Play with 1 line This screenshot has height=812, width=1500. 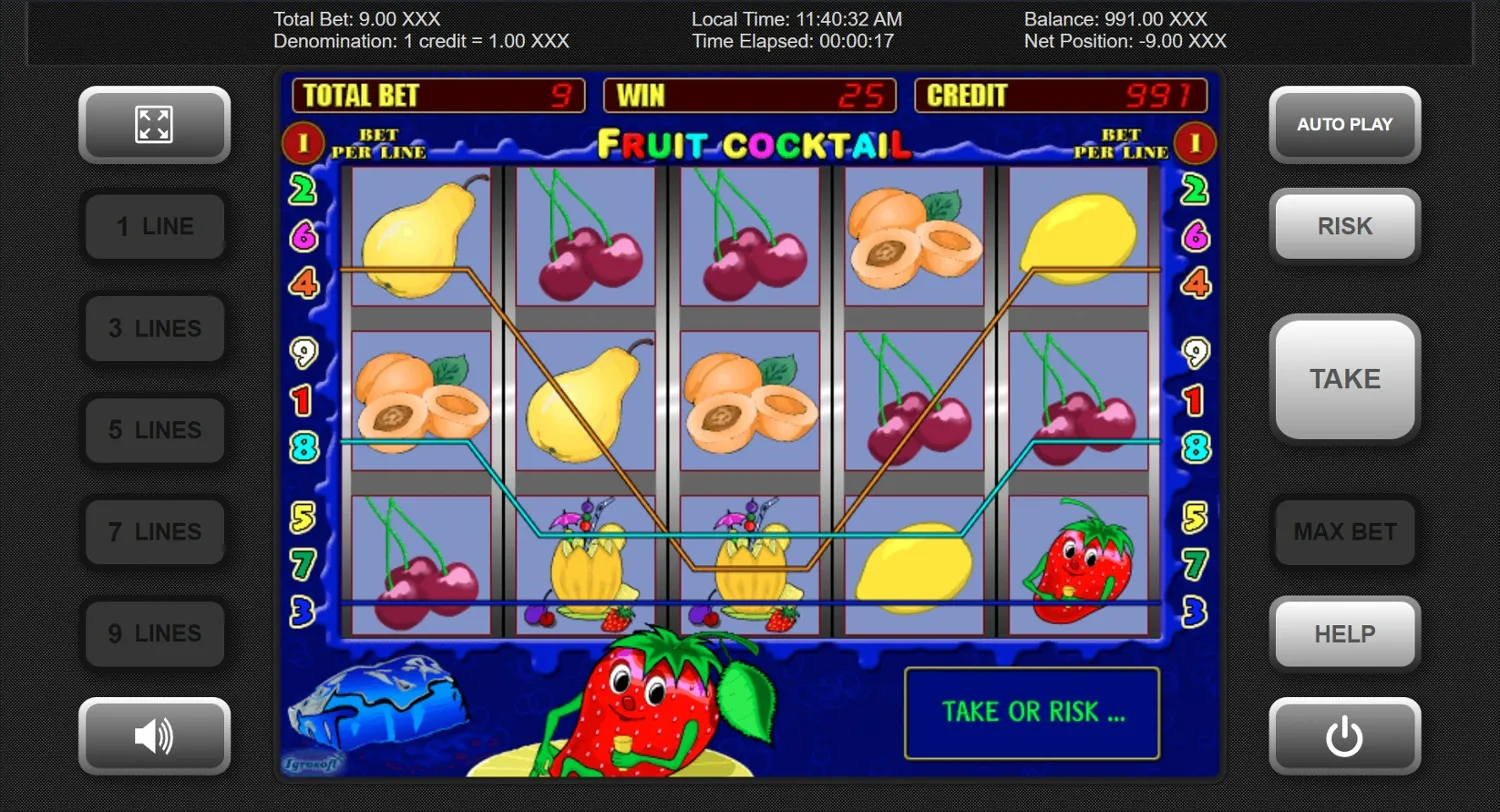click(x=153, y=226)
